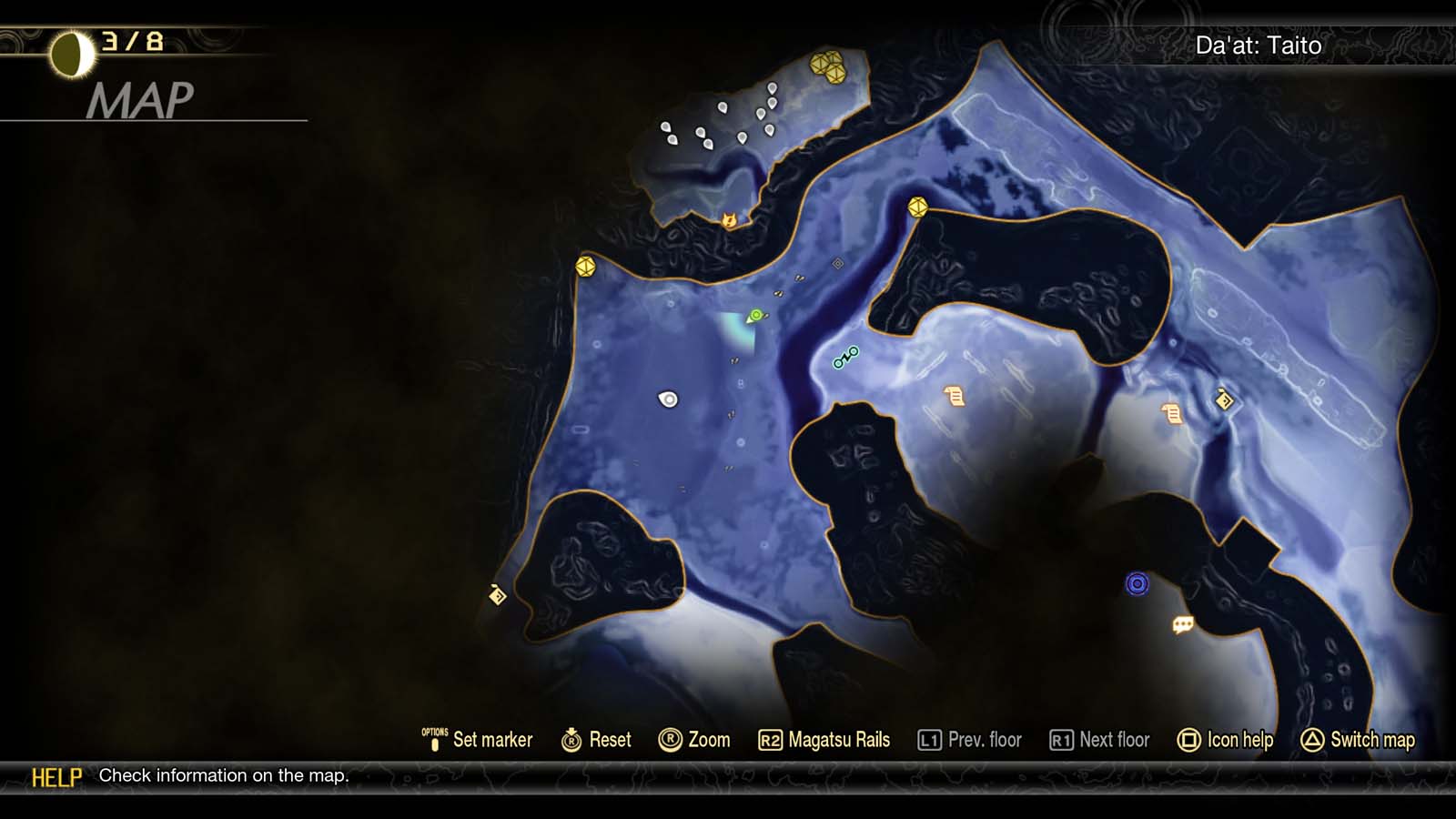The height and width of the screenshot is (819, 1456).
Task: Click the second orange scroll icon on the right side
Action: [1171, 411]
